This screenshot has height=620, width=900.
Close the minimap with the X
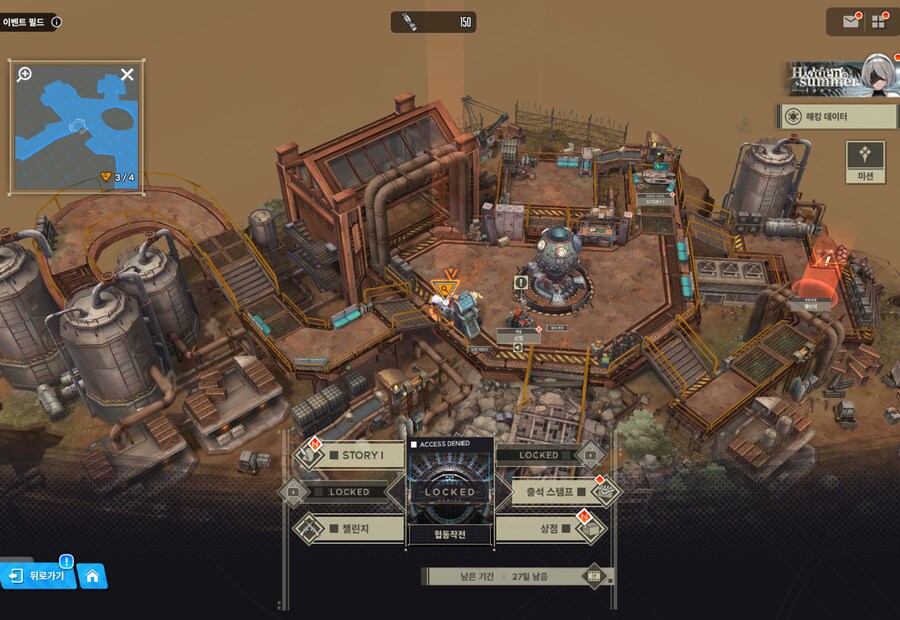[x=127, y=74]
